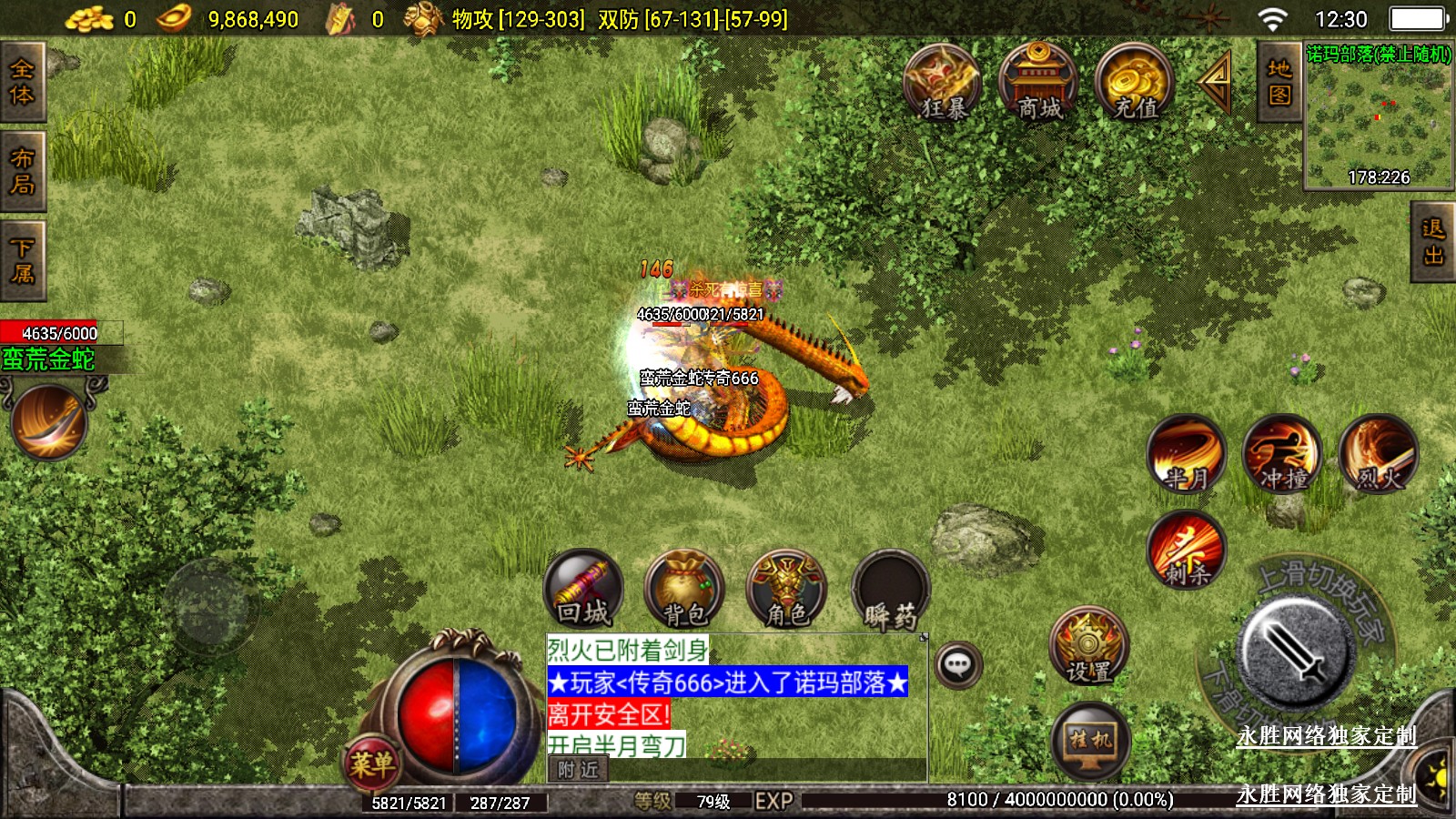Click the 退出 exit button
Screen dimensions: 1456x819
[1433, 242]
